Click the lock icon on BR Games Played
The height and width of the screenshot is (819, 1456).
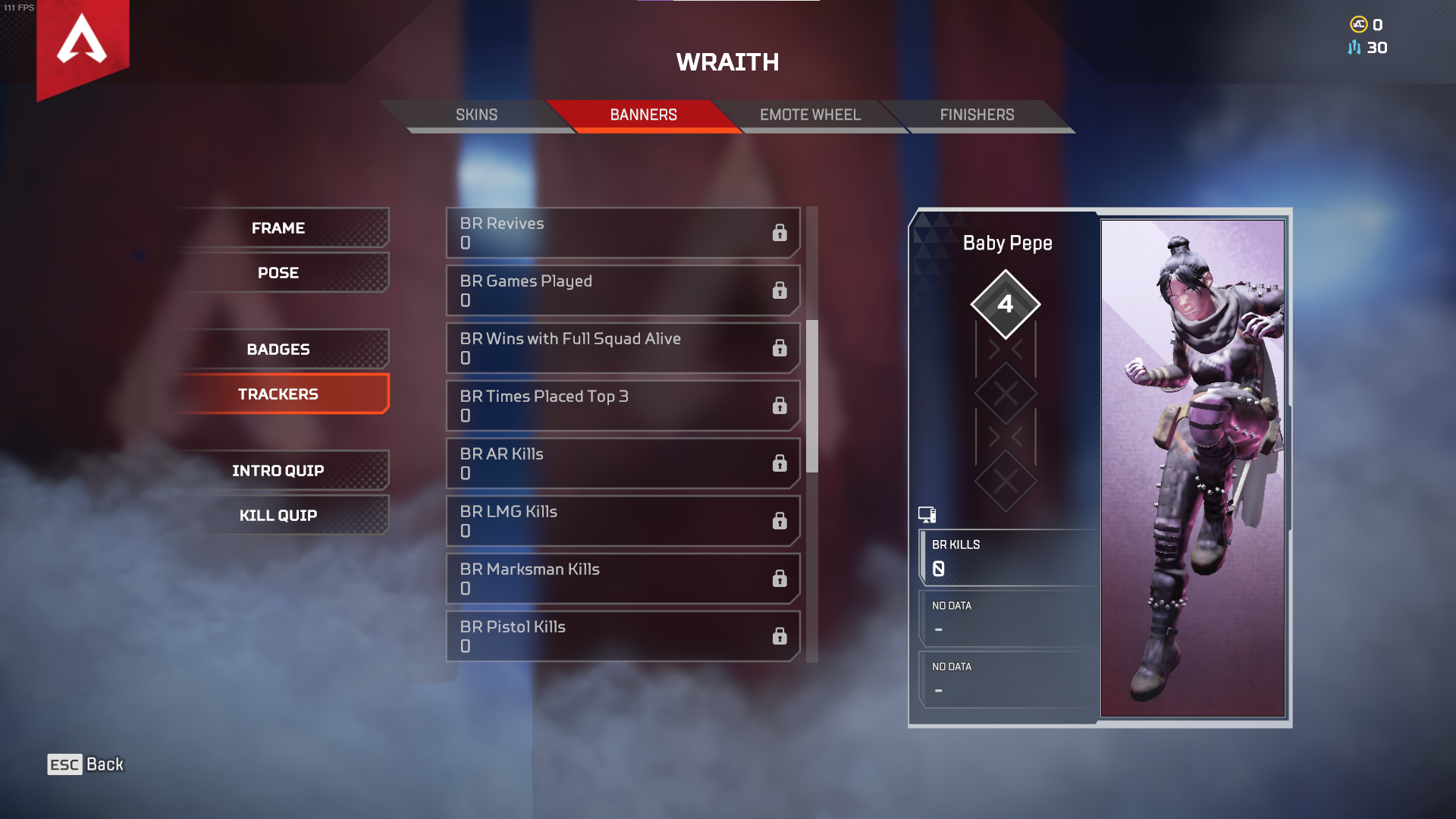[780, 290]
